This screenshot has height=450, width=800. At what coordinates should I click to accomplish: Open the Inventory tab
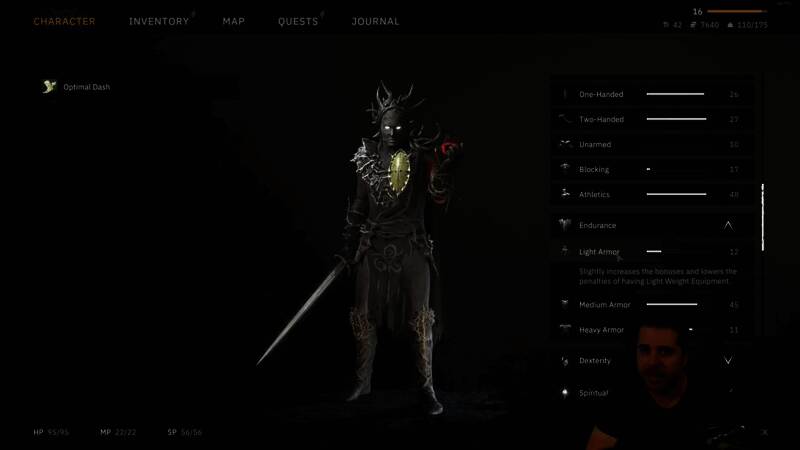[x=160, y=21]
